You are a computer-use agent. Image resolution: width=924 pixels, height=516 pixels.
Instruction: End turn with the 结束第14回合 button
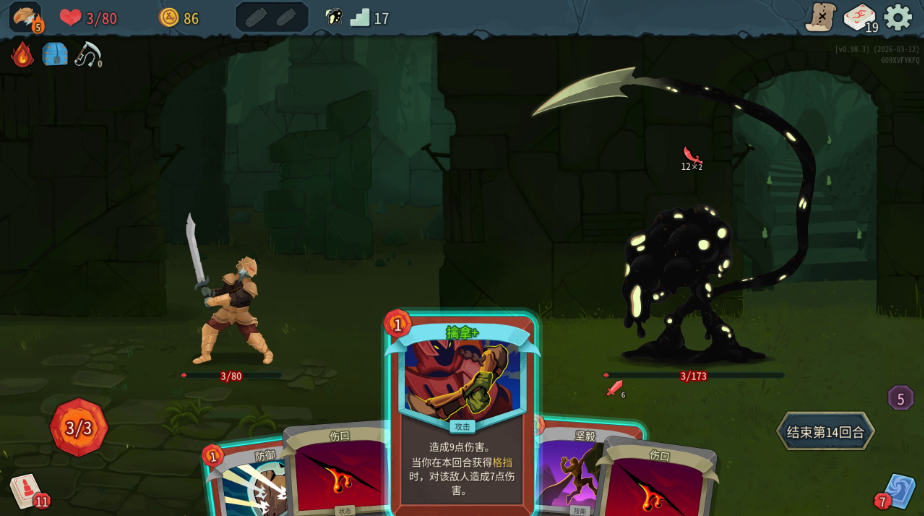(825, 432)
